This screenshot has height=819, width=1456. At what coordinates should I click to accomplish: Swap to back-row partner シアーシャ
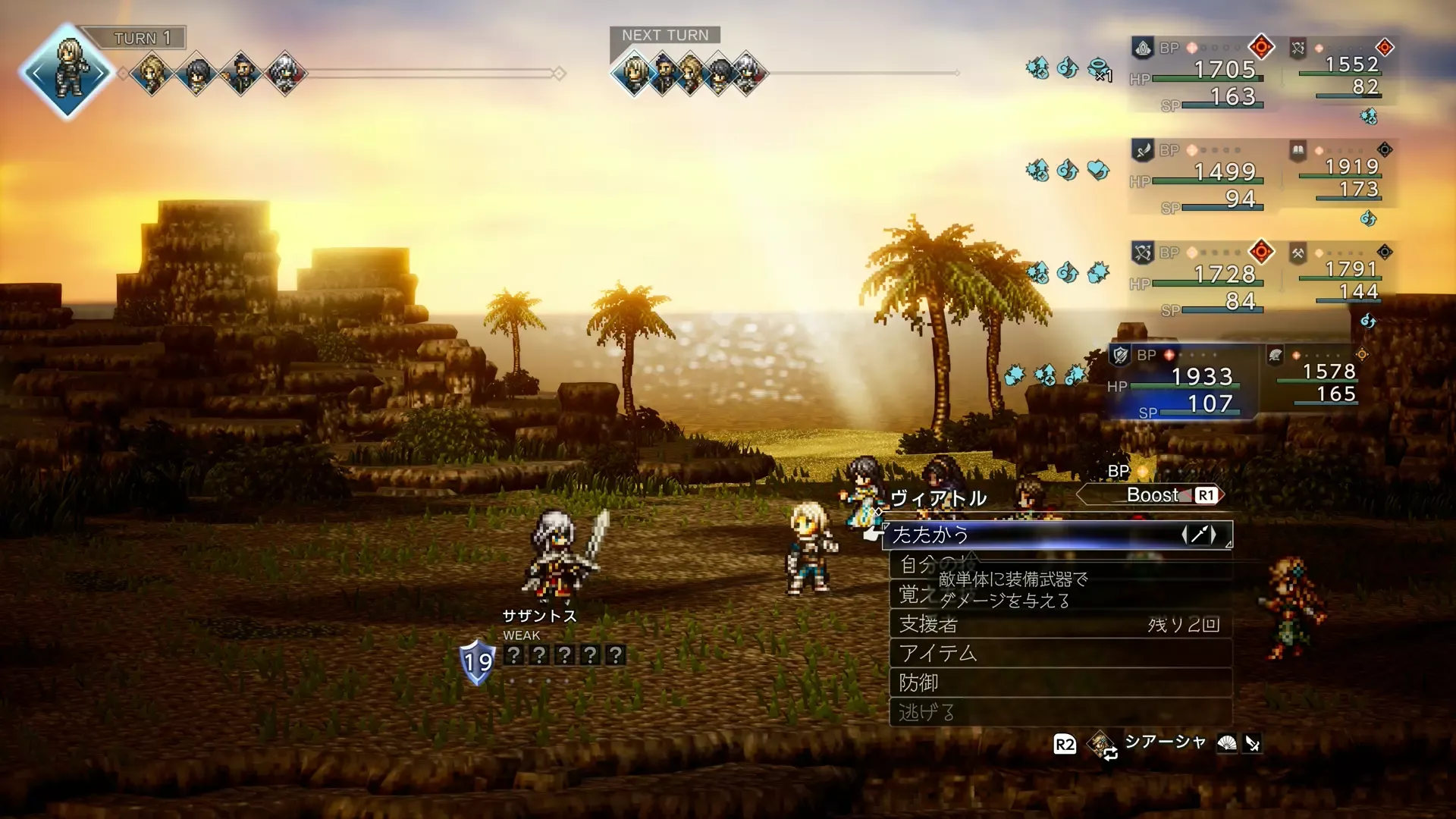click(x=1164, y=742)
